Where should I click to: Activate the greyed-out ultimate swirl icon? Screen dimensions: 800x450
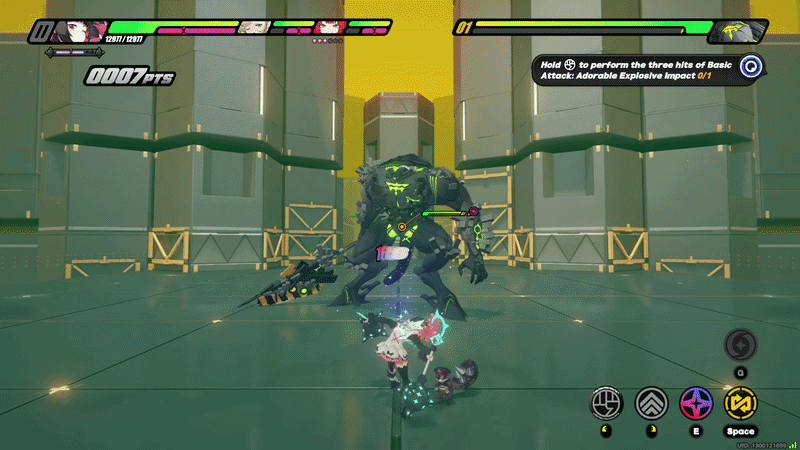(x=741, y=344)
